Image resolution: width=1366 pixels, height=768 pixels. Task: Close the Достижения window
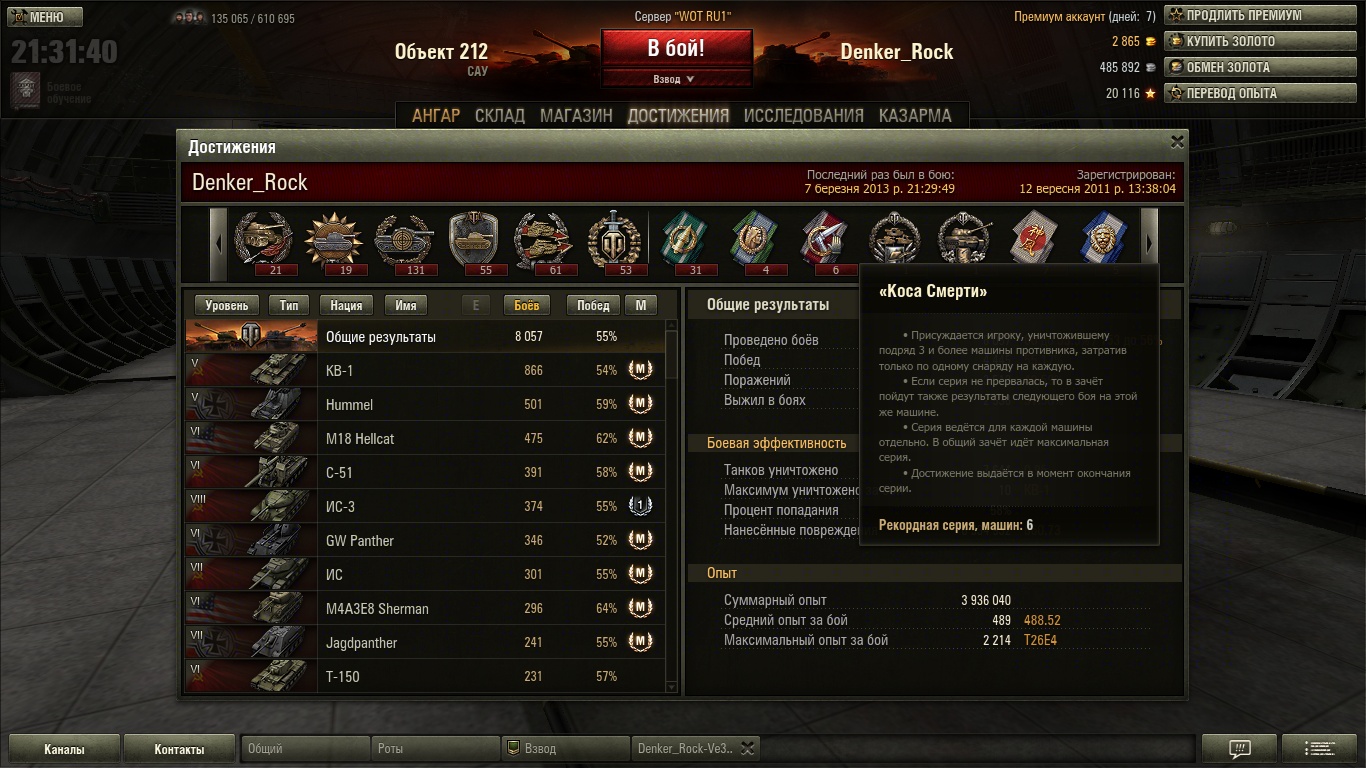[1177, 142]
